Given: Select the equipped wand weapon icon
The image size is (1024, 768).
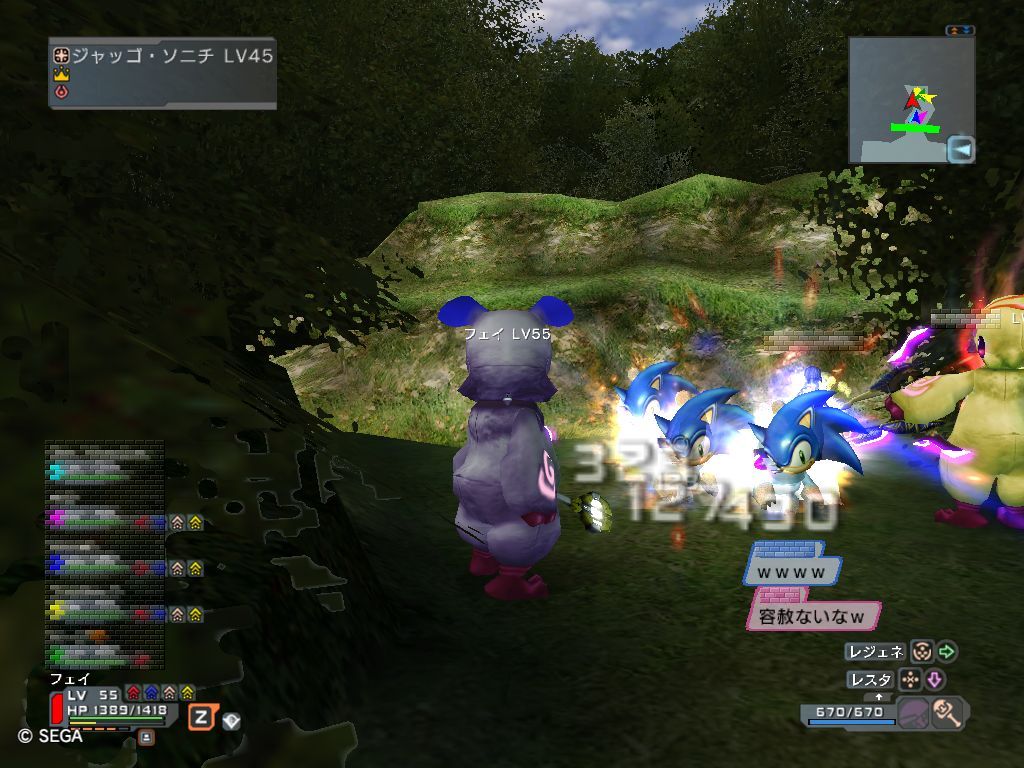Looking at the screenshot, I should tap(947, 713).
